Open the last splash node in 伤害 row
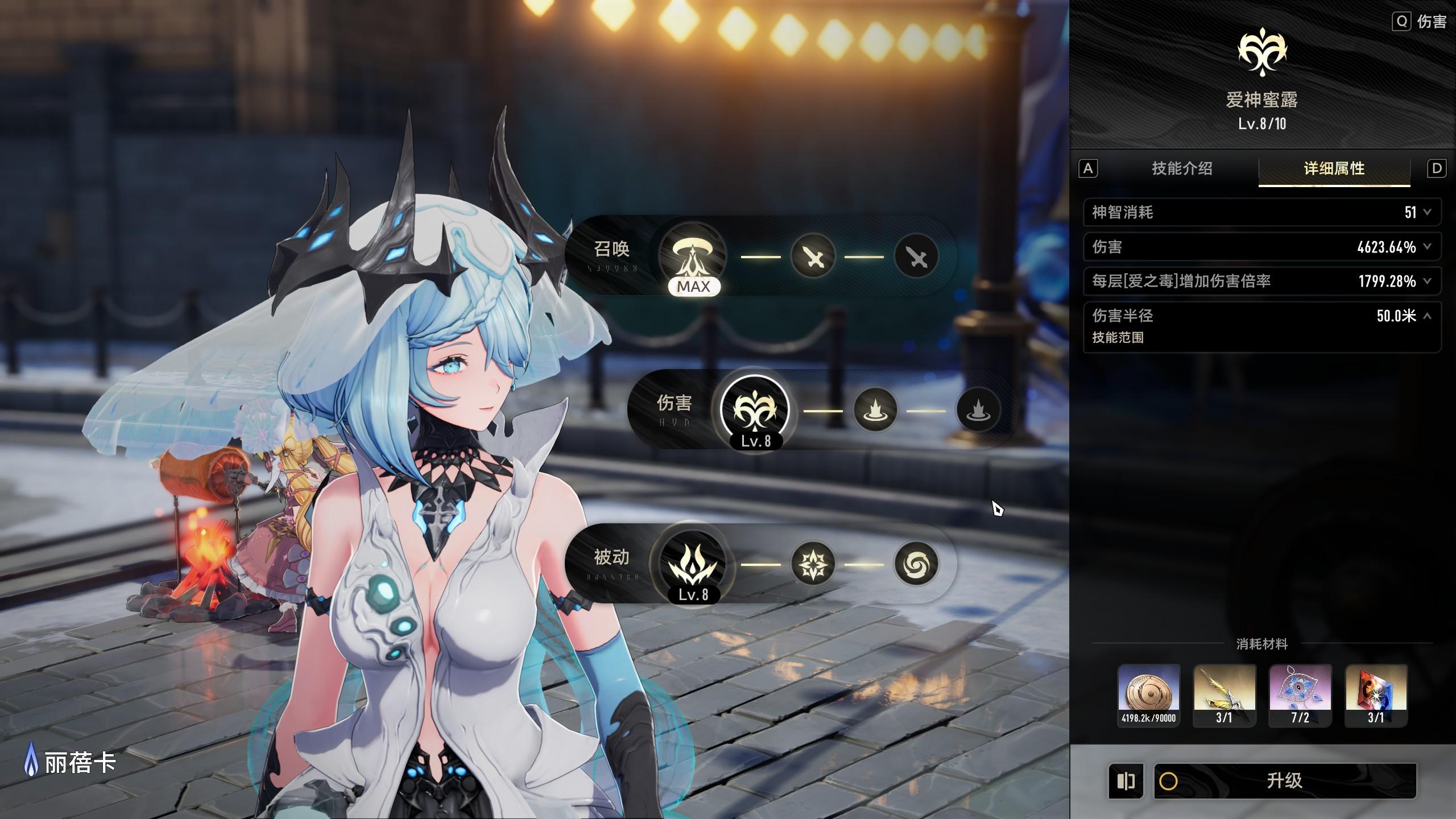 click(978, 410)
